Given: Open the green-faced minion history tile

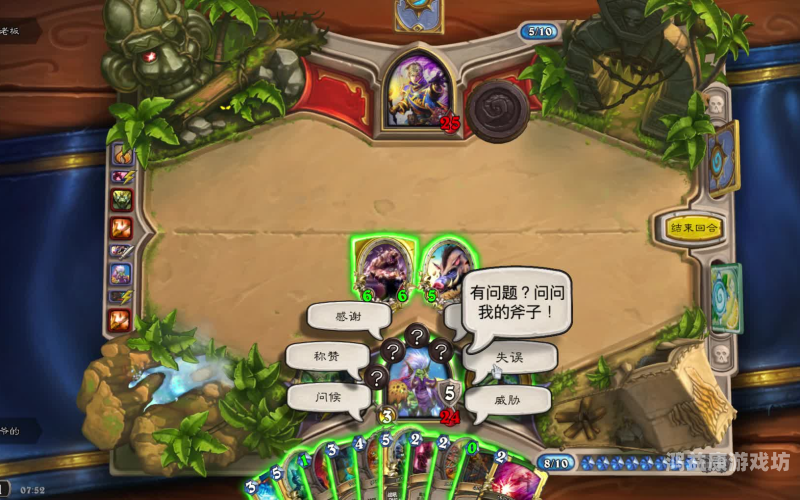Looking at the screenshot, I should [x=121, y=200].
